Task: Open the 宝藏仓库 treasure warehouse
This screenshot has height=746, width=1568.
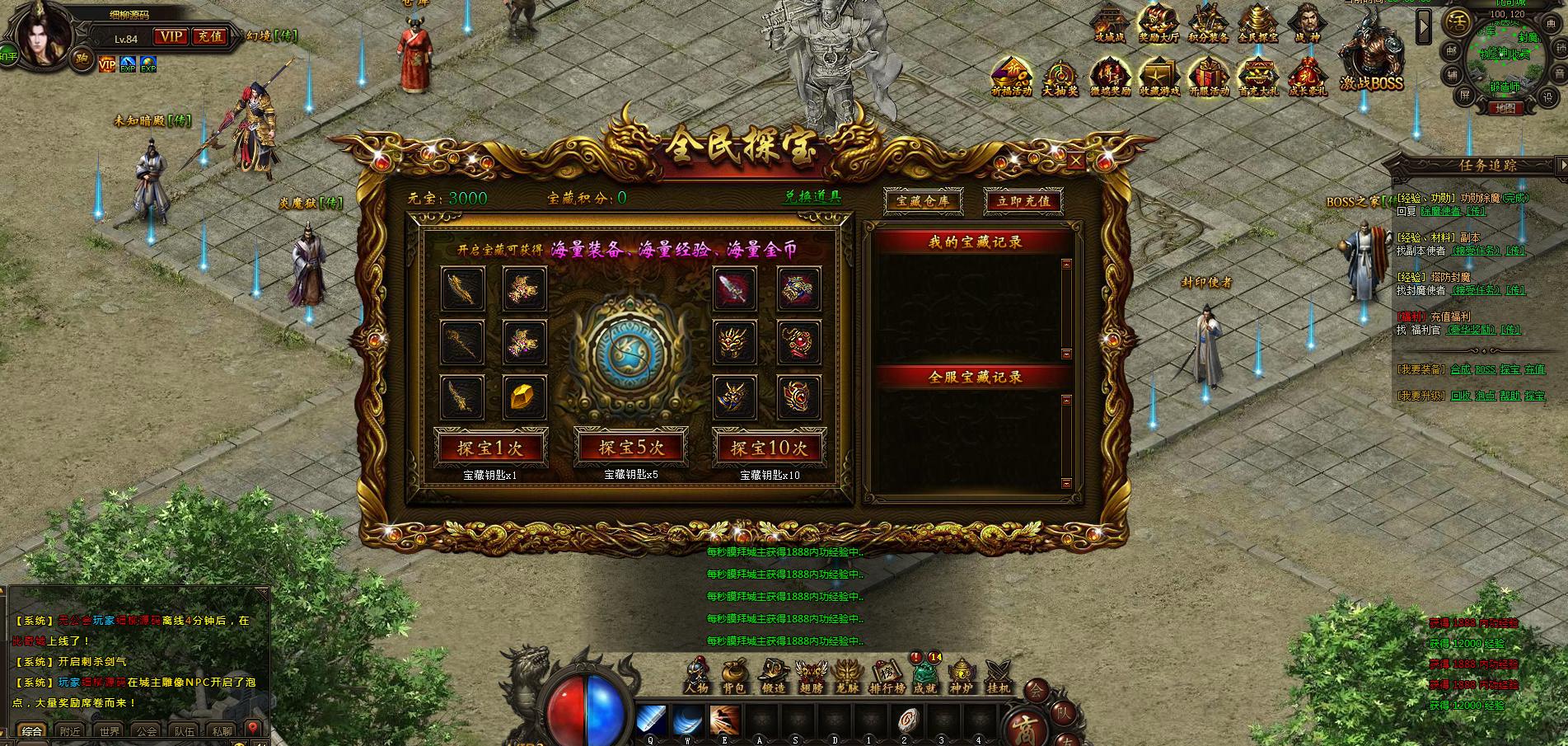Action: click(922, 200)
